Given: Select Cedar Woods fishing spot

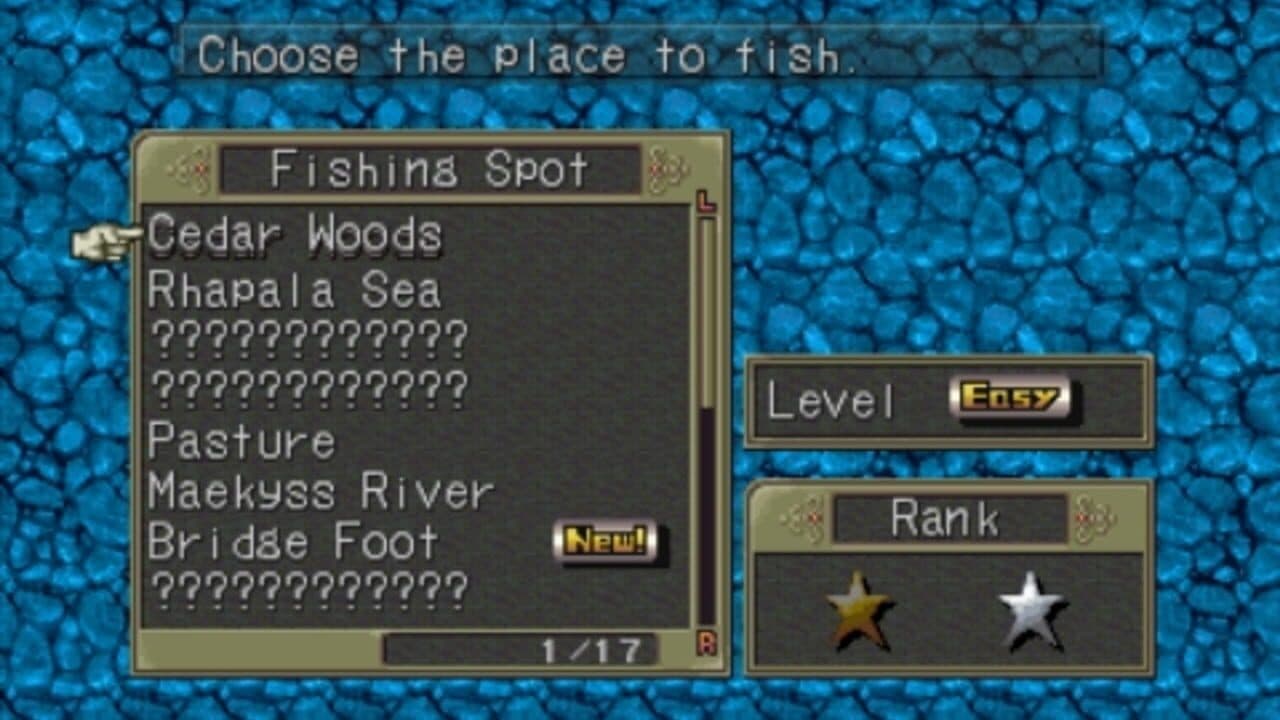Looking at the screenshot, I should (293, 234).
